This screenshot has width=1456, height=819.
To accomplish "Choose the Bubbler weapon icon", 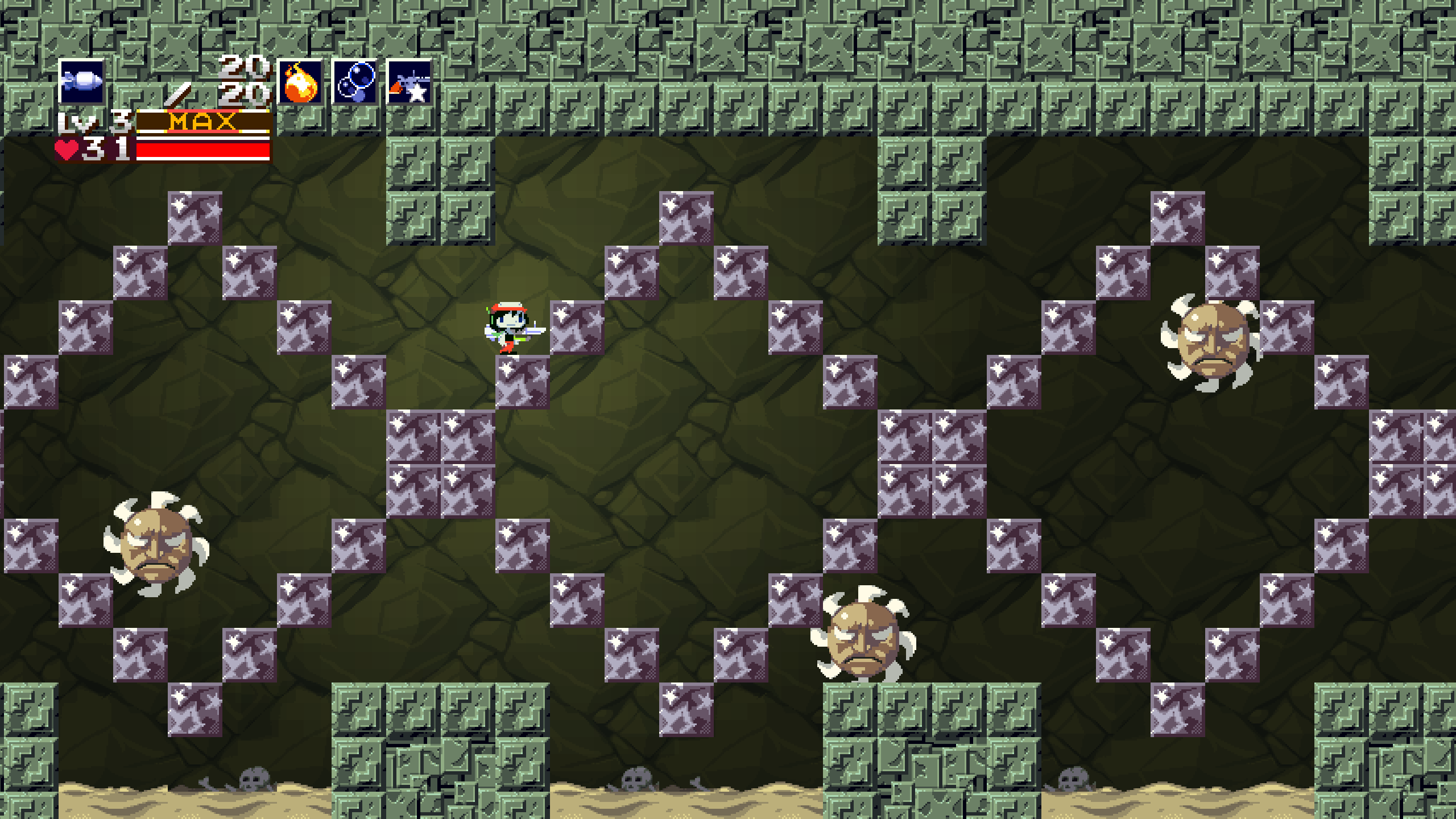I will (355, 83).
